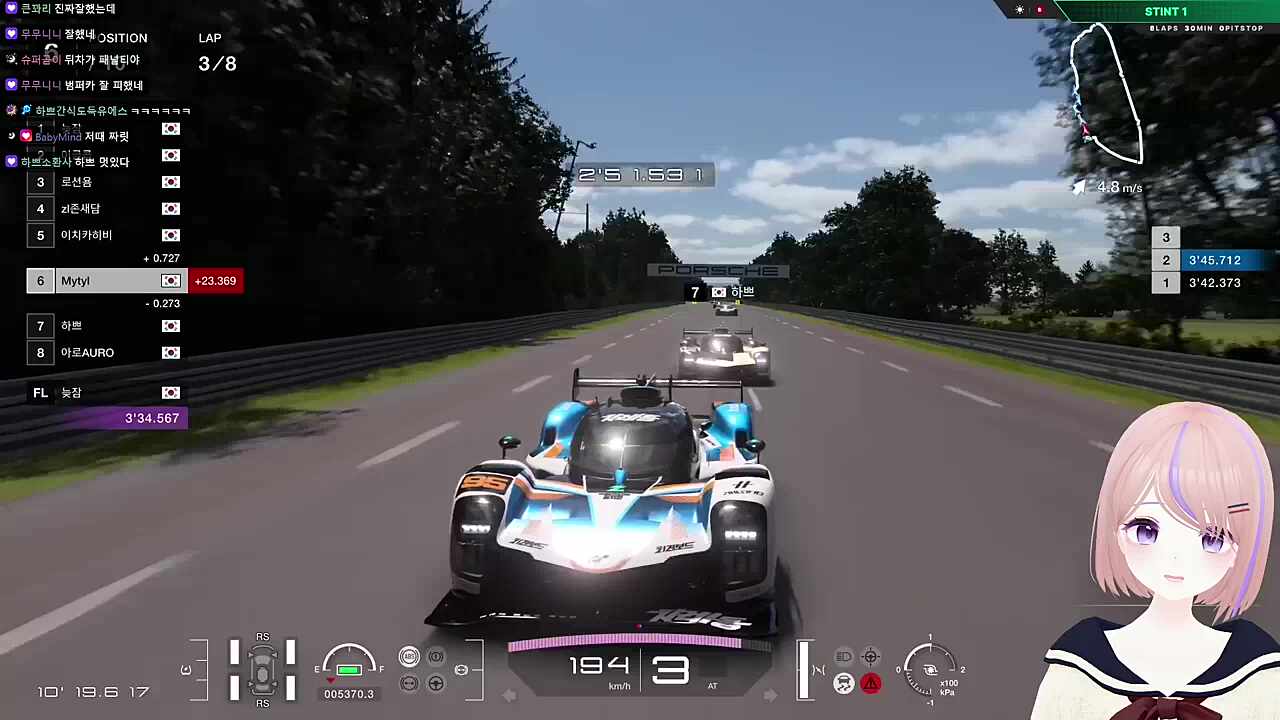Select the headlight beam icon

[x=844, y=657]
